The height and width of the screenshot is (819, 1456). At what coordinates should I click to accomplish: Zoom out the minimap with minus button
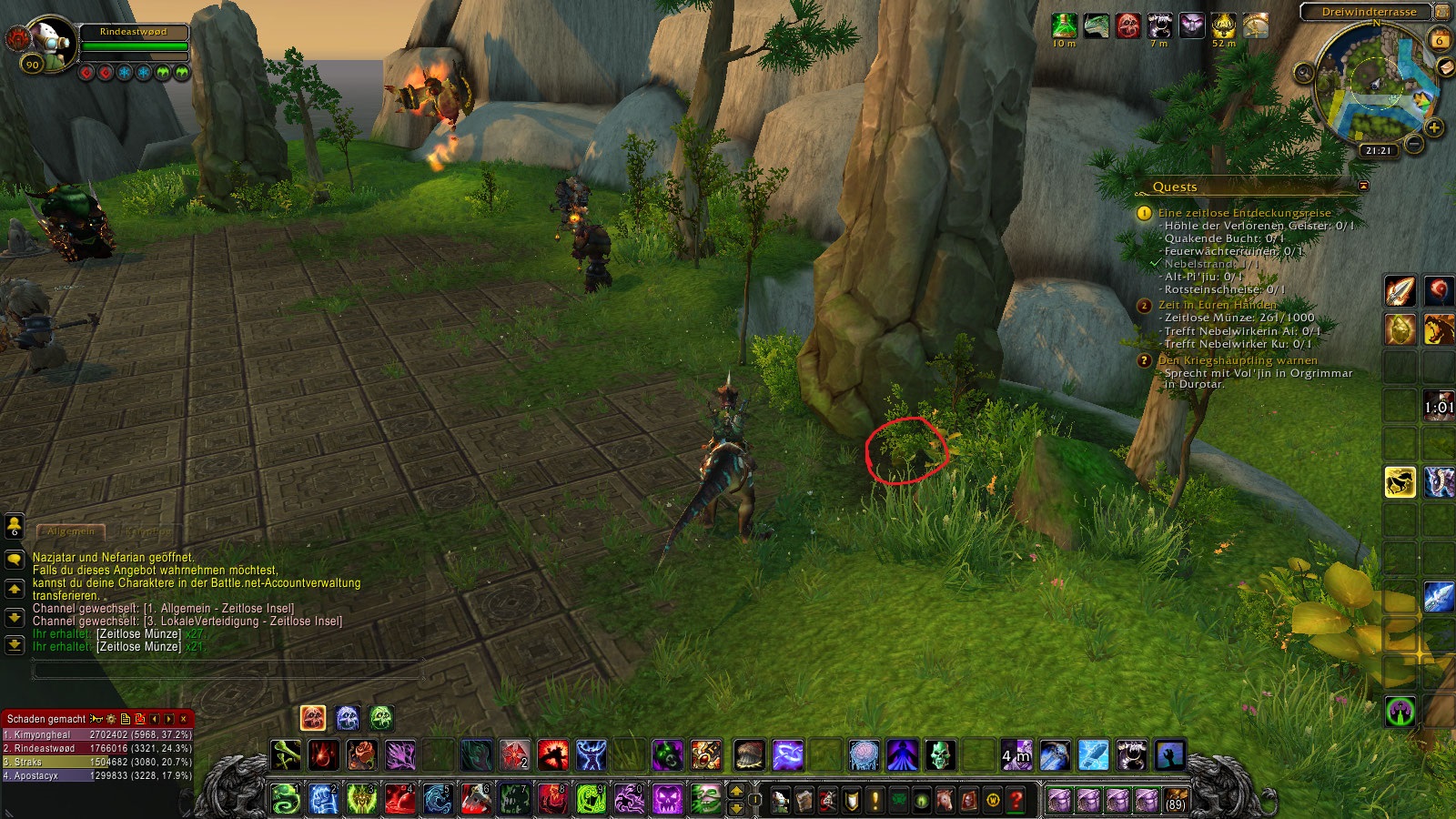tap(1413, 144)
